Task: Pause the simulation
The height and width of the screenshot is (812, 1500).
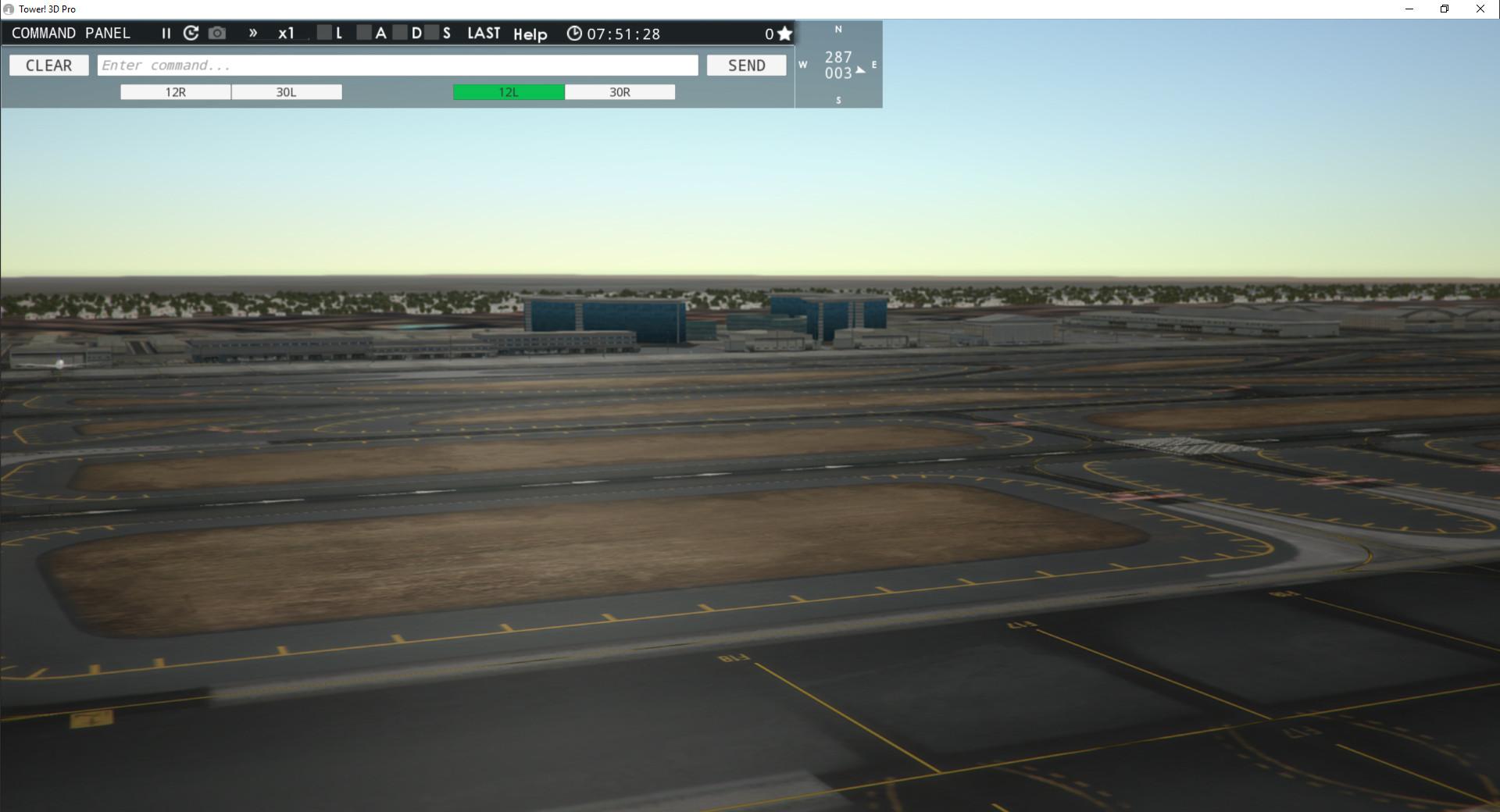Action: [x=166, y=33]
